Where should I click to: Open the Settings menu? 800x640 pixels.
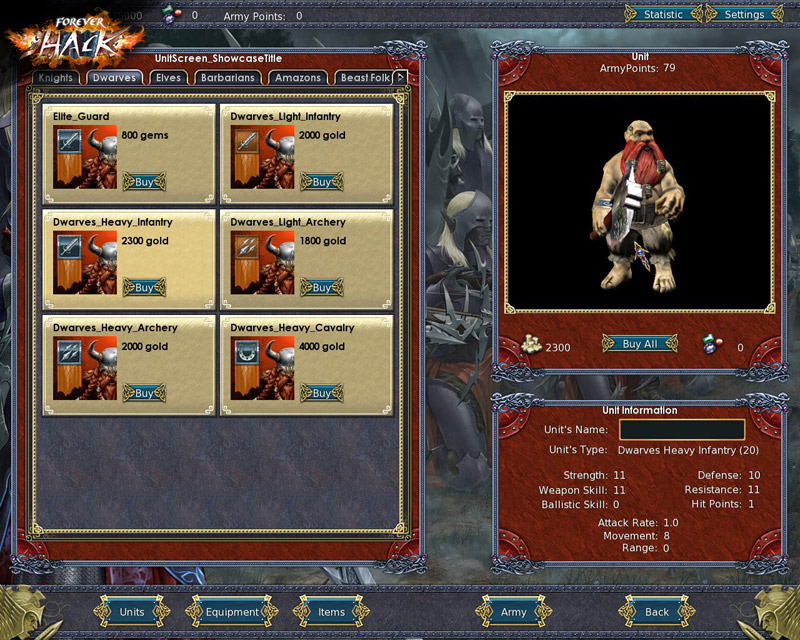[x=744, y=15]
